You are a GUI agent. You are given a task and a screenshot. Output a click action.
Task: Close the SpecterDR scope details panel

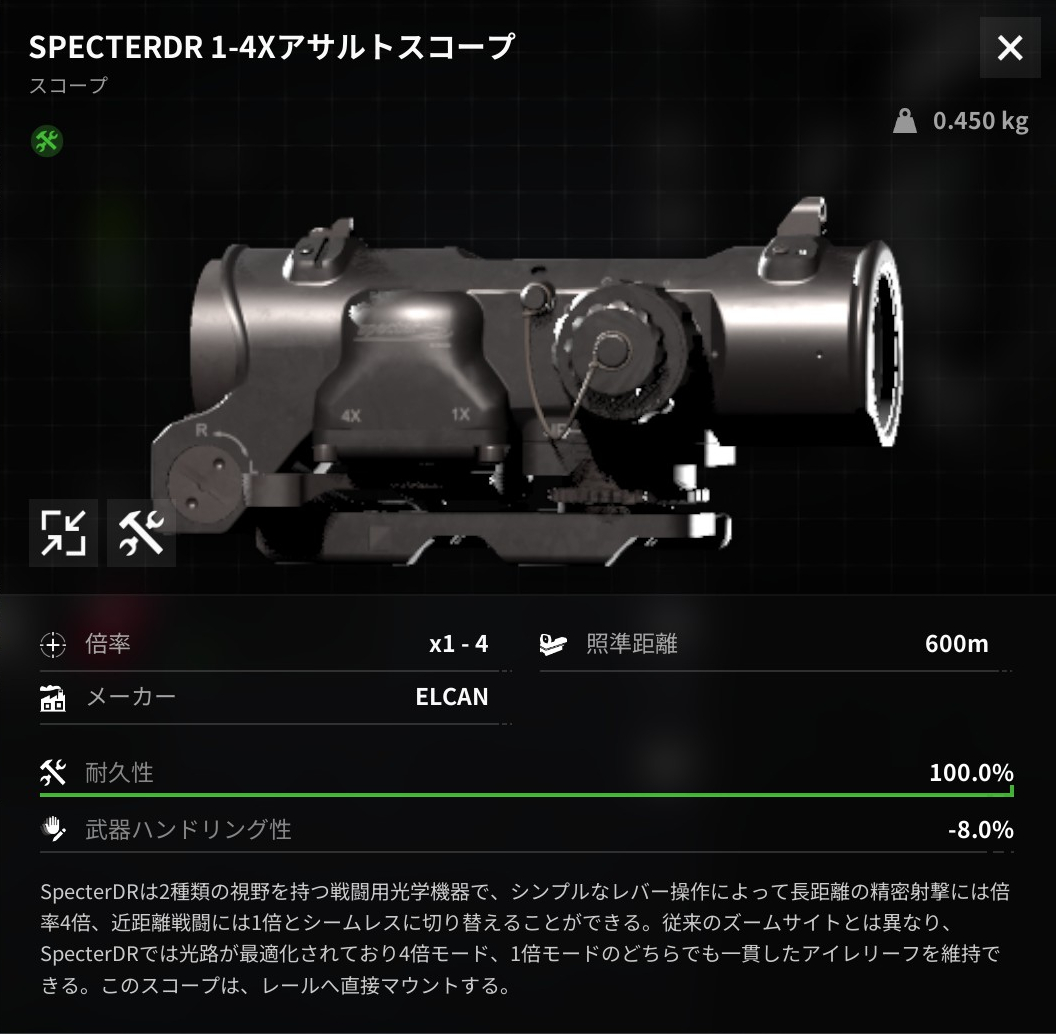tap(1010, 47)
